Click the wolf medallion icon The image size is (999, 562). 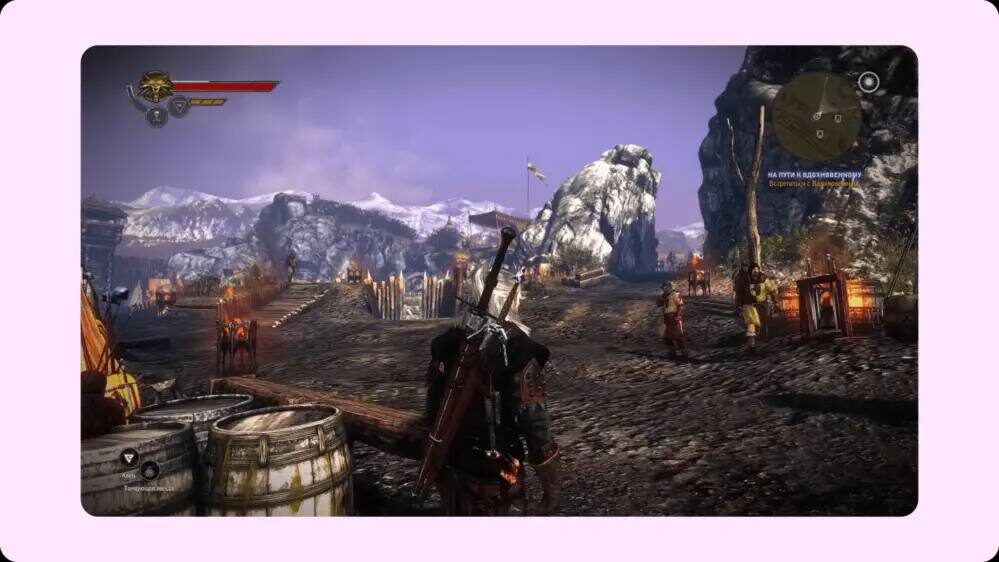[155, 86]
